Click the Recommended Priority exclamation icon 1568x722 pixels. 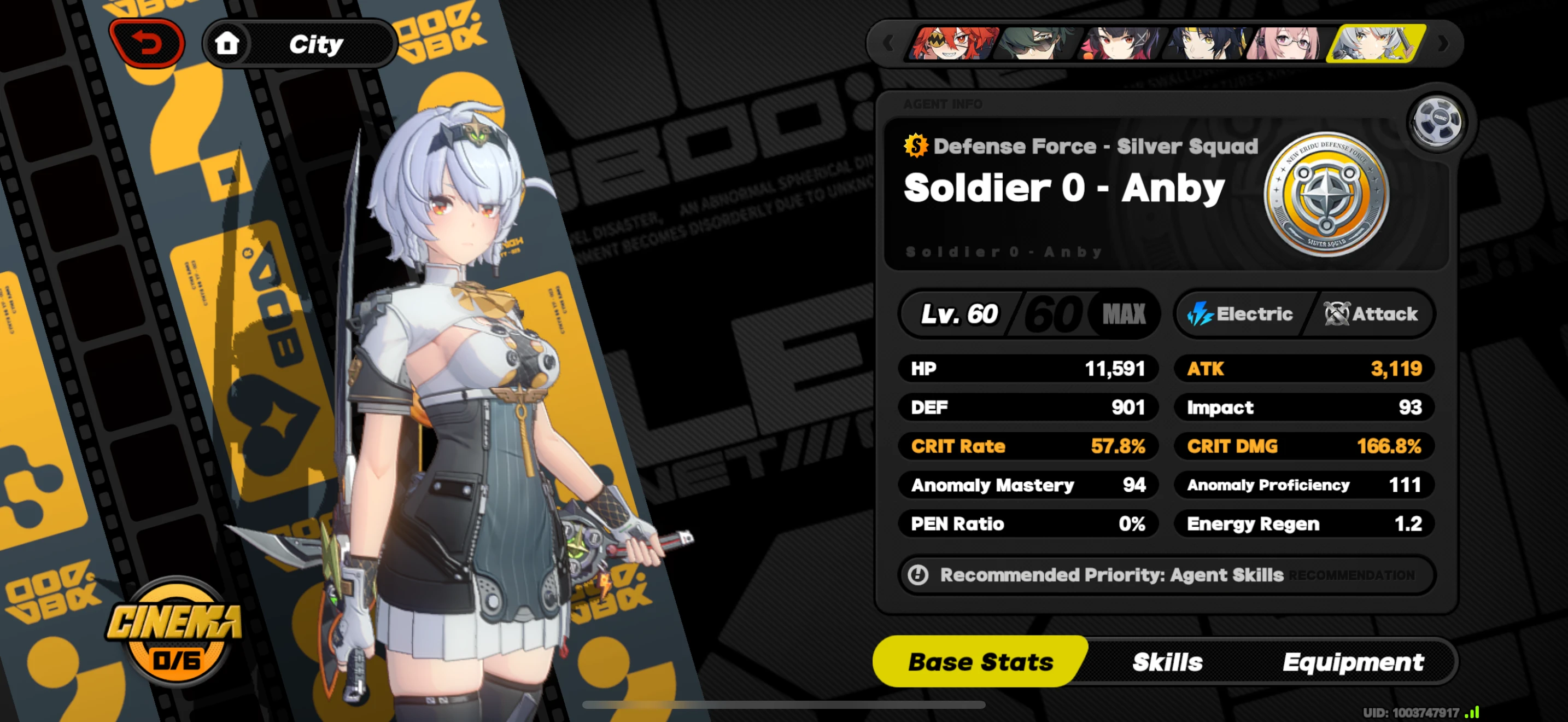pyautogui.click(x=920, y=574)
